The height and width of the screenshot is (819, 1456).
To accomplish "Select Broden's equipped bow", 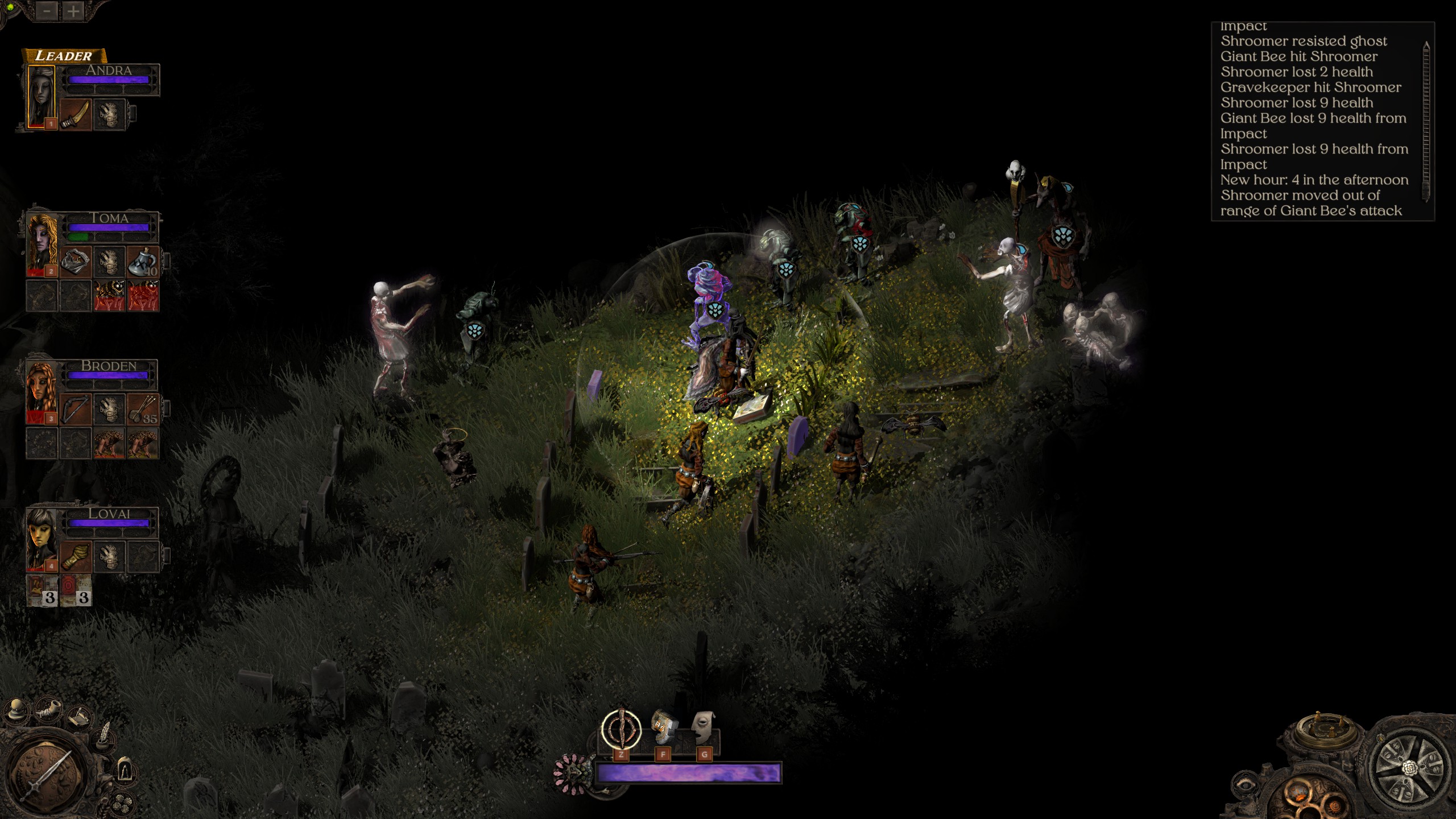I will tap(75, 409).
